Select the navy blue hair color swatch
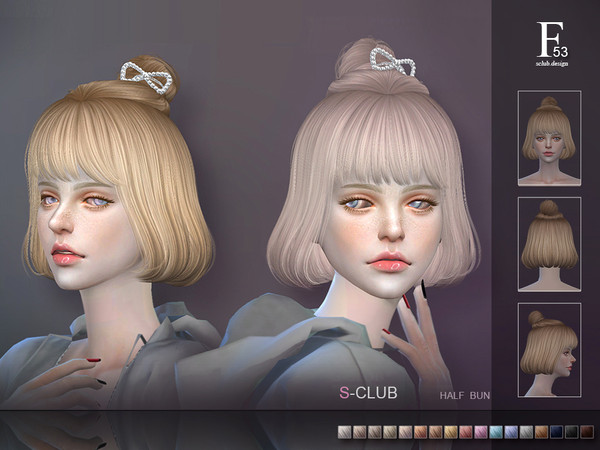Viewport: 600px width, 450px height. [556, 432]
